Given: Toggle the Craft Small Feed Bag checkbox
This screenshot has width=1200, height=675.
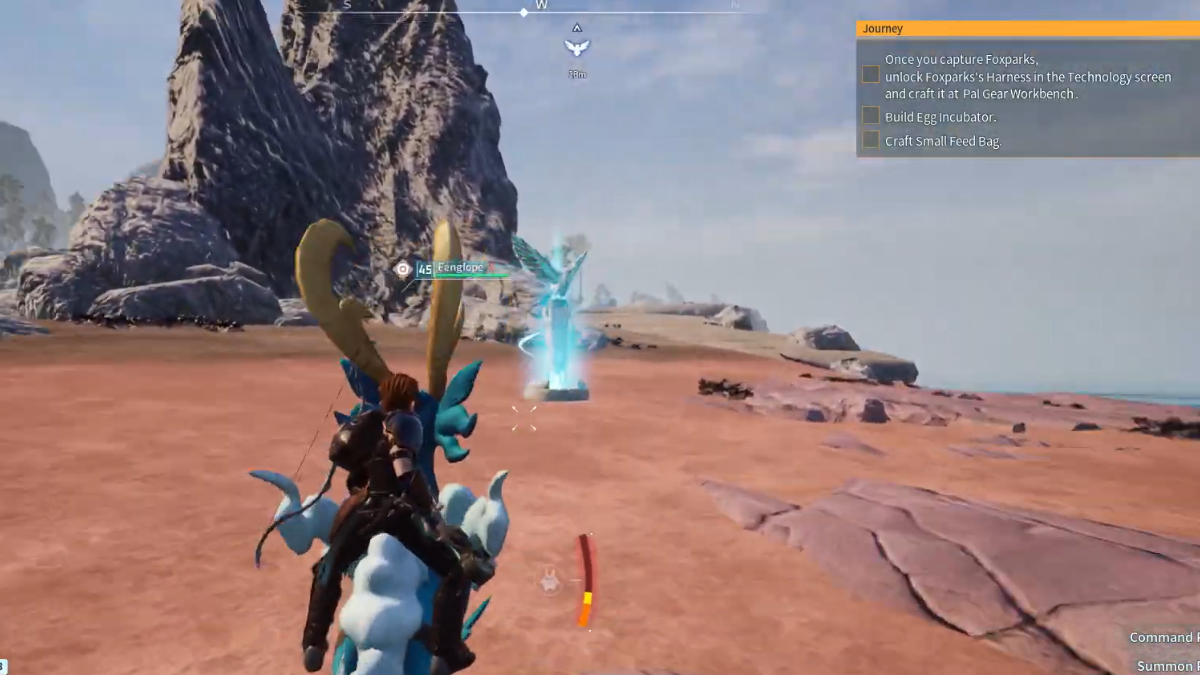Looking at the screenshot, I should (x=871, y=140).
